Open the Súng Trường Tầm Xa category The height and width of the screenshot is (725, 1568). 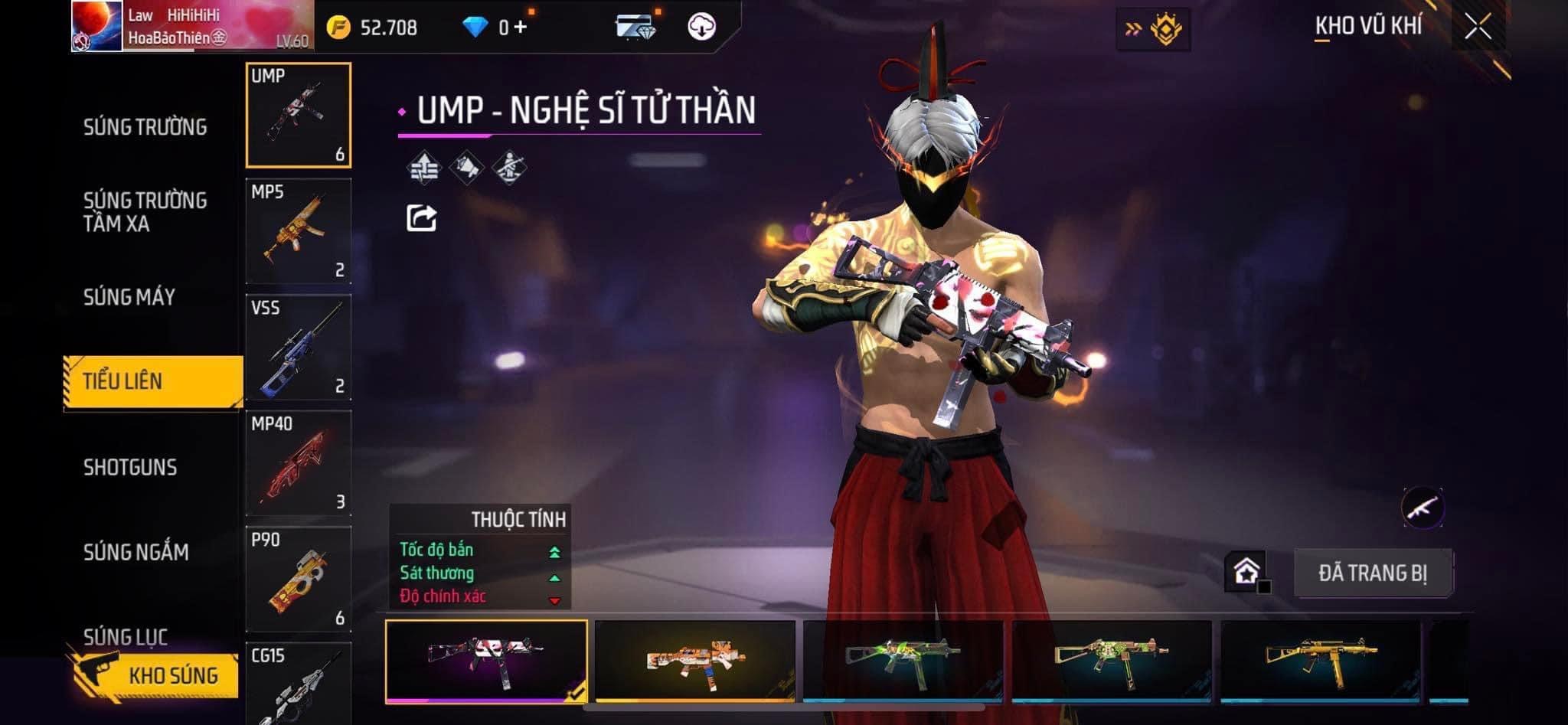point(145,212)
